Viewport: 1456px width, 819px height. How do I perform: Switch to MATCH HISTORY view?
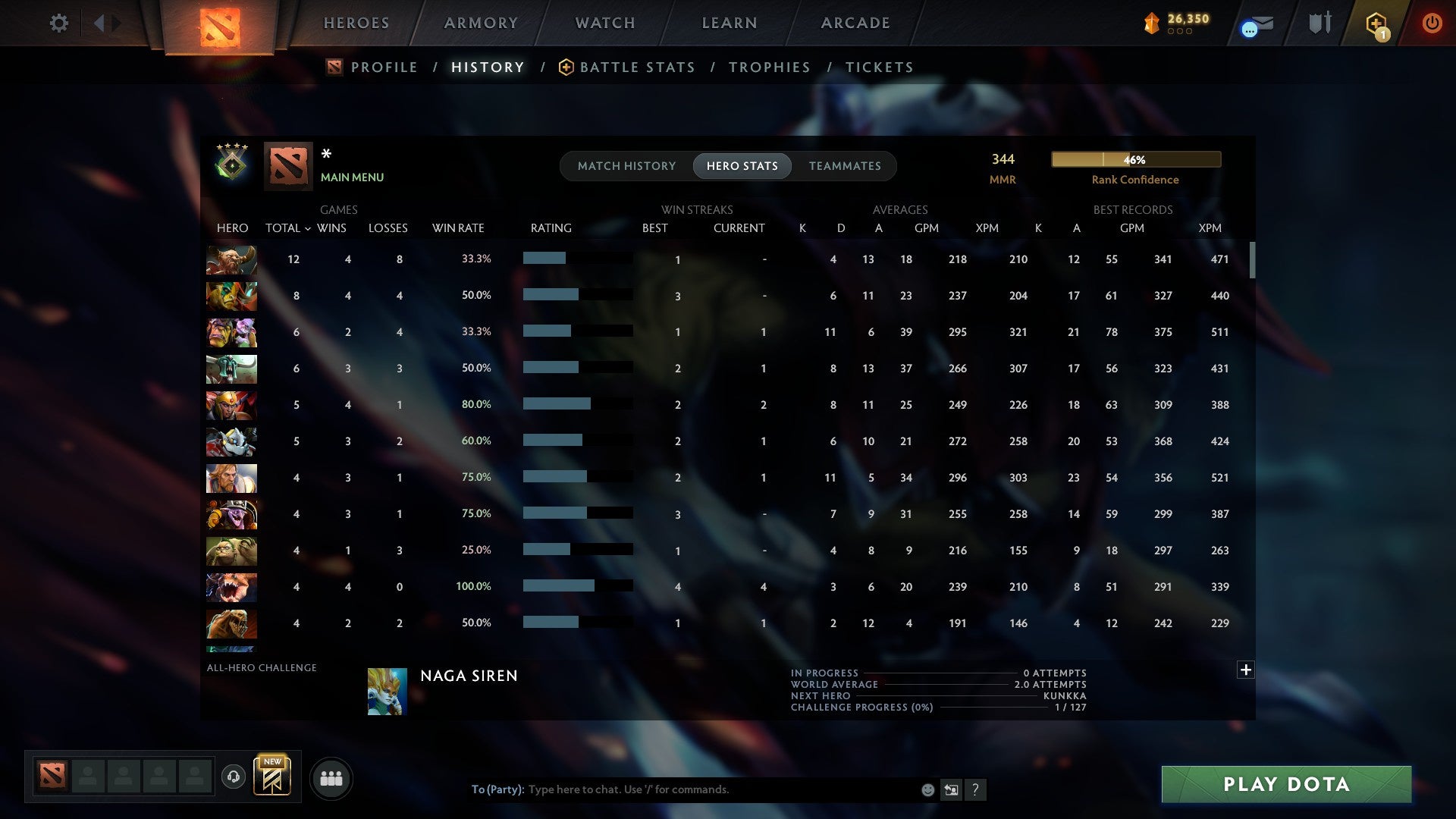(x=626, y=166)
